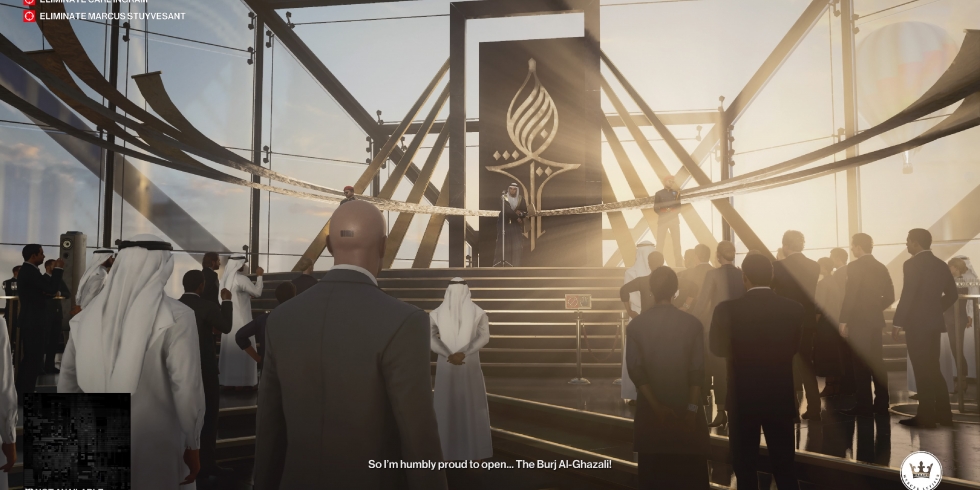Click the crown channel logo badge
Image resolution: width=980 pixels, height=490 pixels.
click(920, 470)
